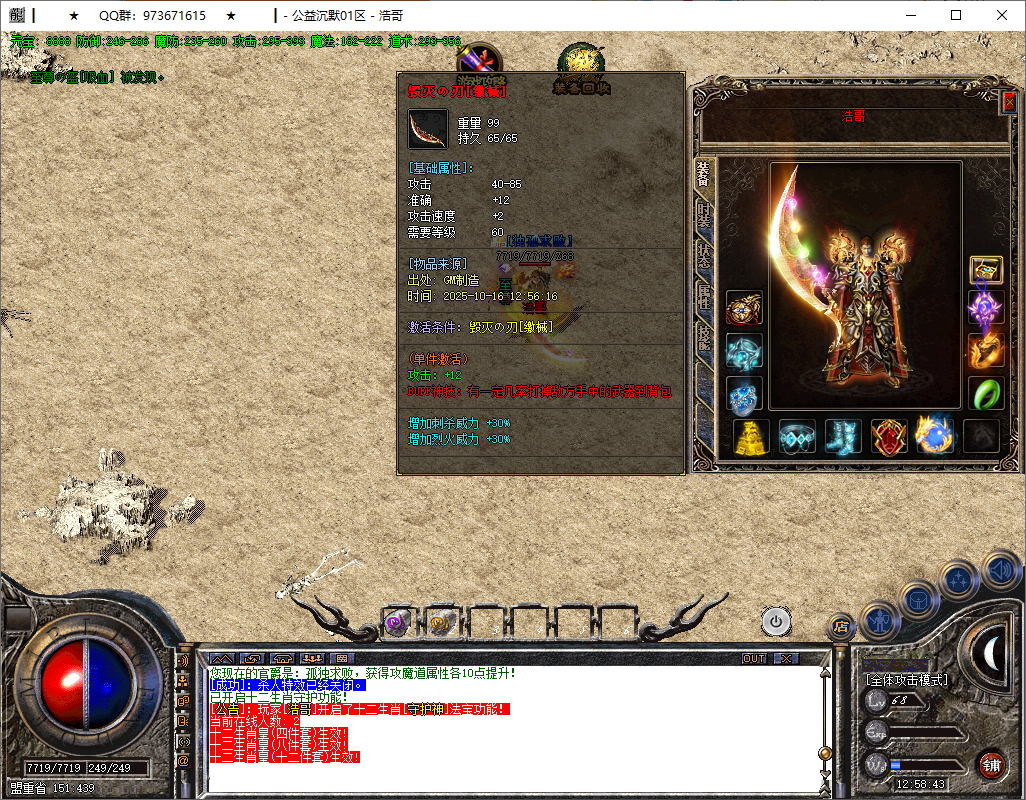The width and height of the screenshot is (1026, 800).
Task: Open the 店 shop button
Action: point(841,627)
